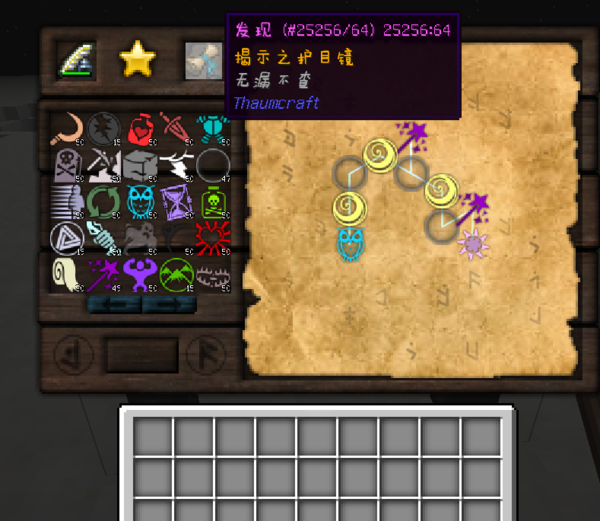This screenshot has width=600, height=521.
Task: Select the red spiked heart aspect
Action: [212, 237]
